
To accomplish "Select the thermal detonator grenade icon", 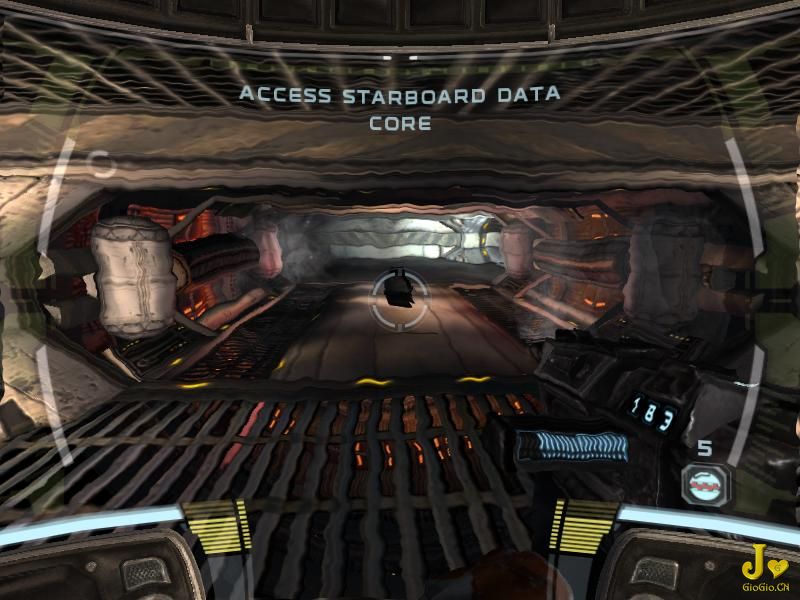I will tap(705, 484).
